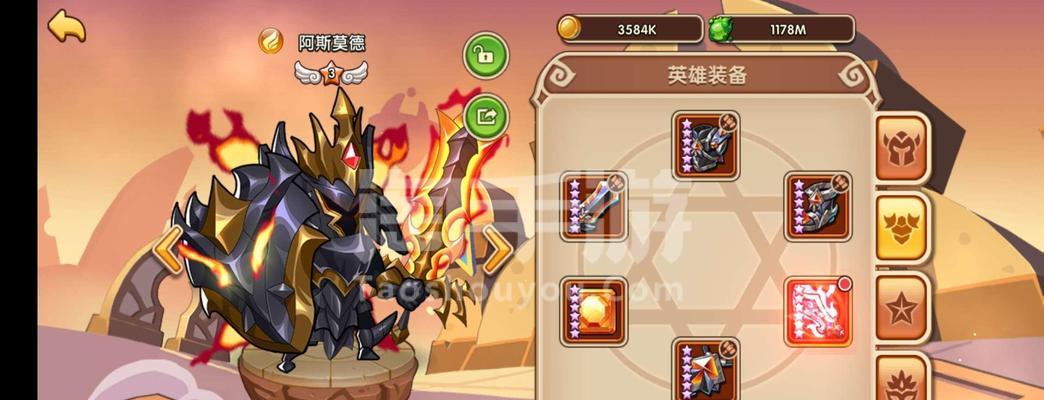1044x400 pixels.
Task: Open the gold coin balance
Action: pyautogui.click(x=630, y=29)
